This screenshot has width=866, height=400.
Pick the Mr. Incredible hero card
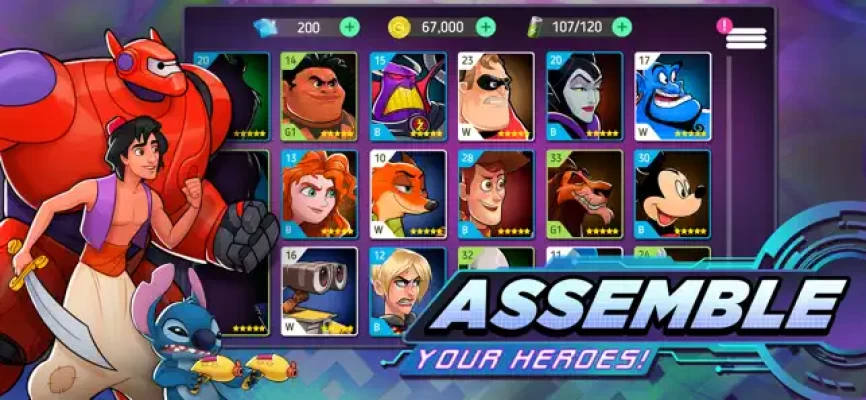(496, 95)
